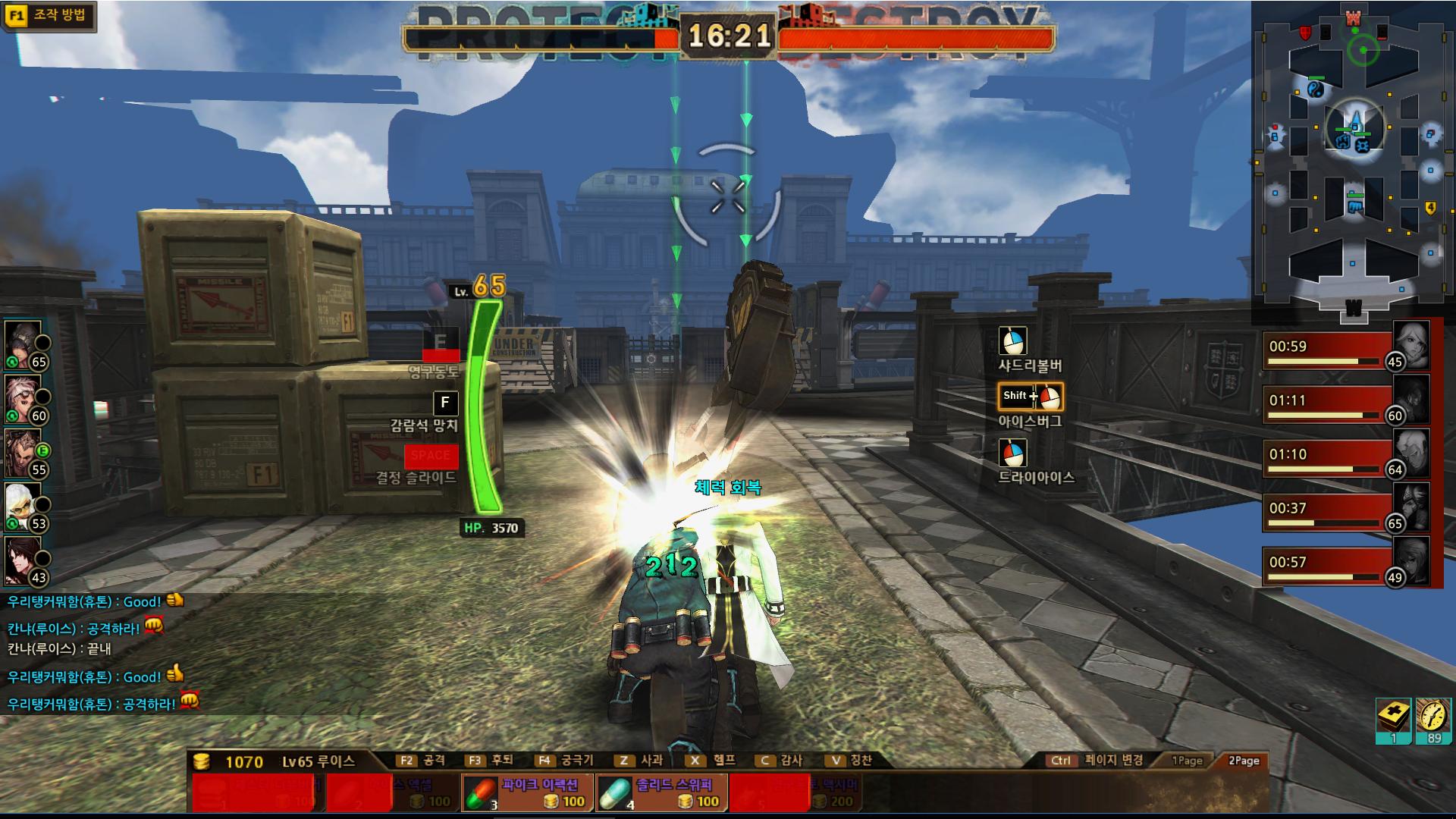Image resolution: width=1456 pixels, height=819 pixels.
Task: Switch to the 1Page item tab
Action: pyautogui.click(x=1187, y=761)
